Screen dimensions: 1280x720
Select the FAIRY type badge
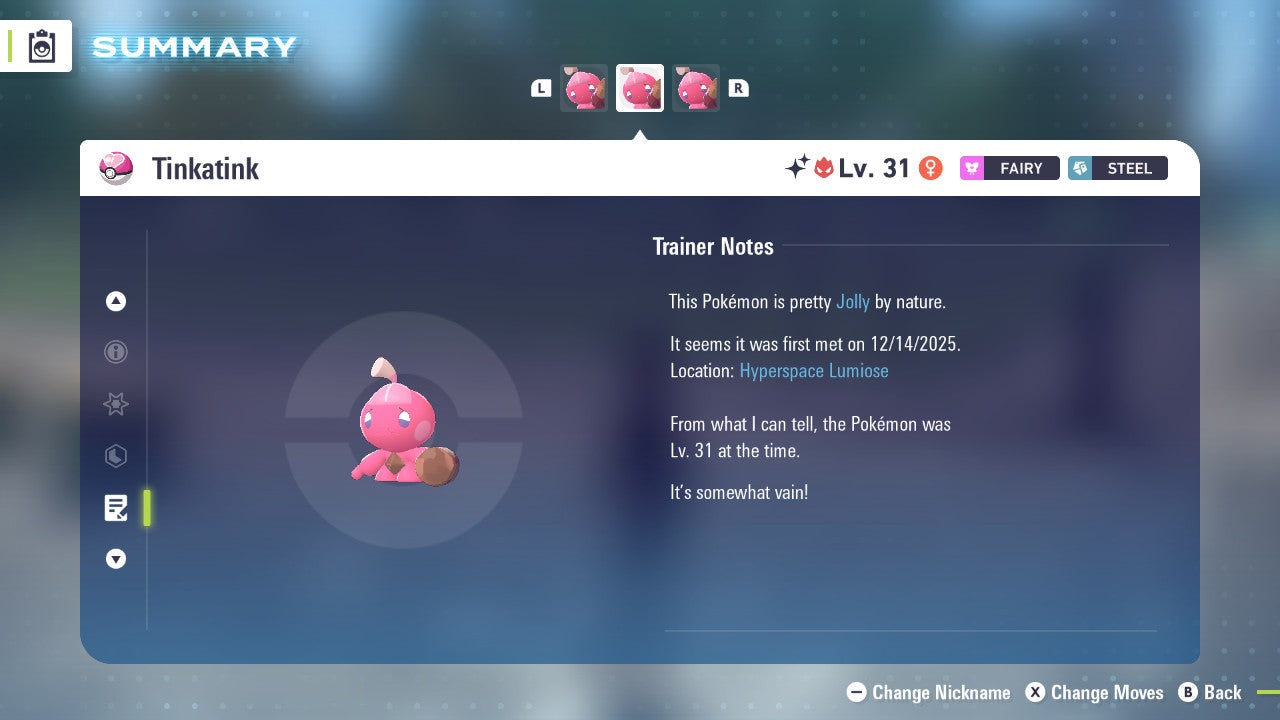[x=1009, y=168]
